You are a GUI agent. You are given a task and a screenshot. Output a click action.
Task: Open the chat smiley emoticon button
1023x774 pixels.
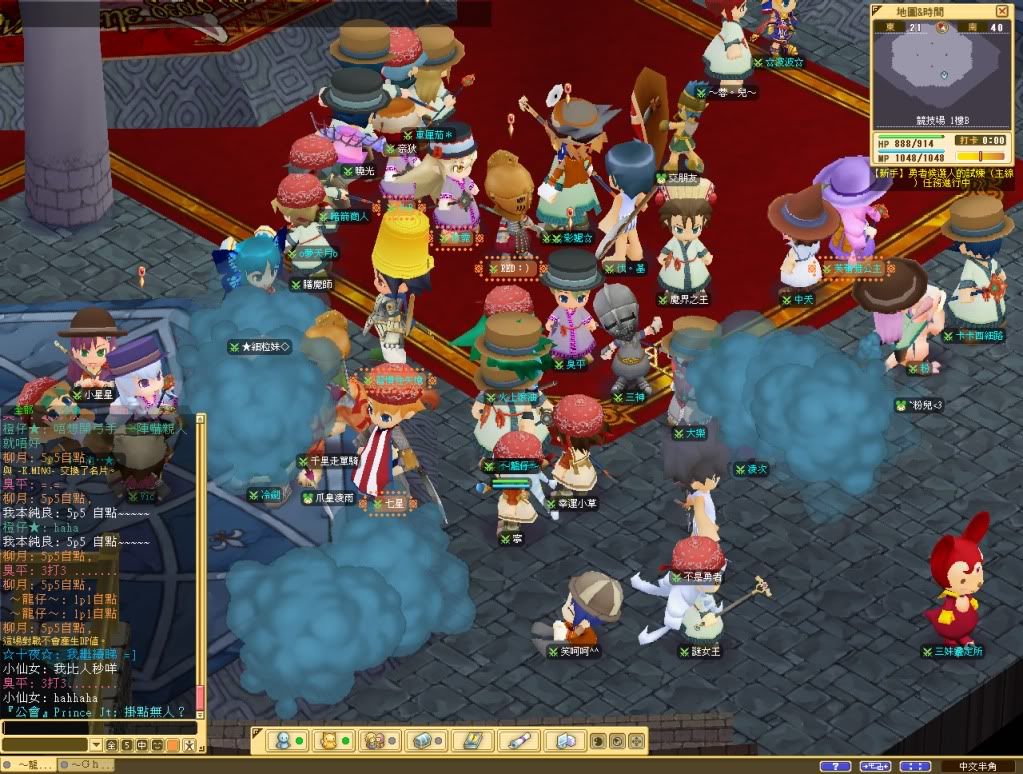157,745
